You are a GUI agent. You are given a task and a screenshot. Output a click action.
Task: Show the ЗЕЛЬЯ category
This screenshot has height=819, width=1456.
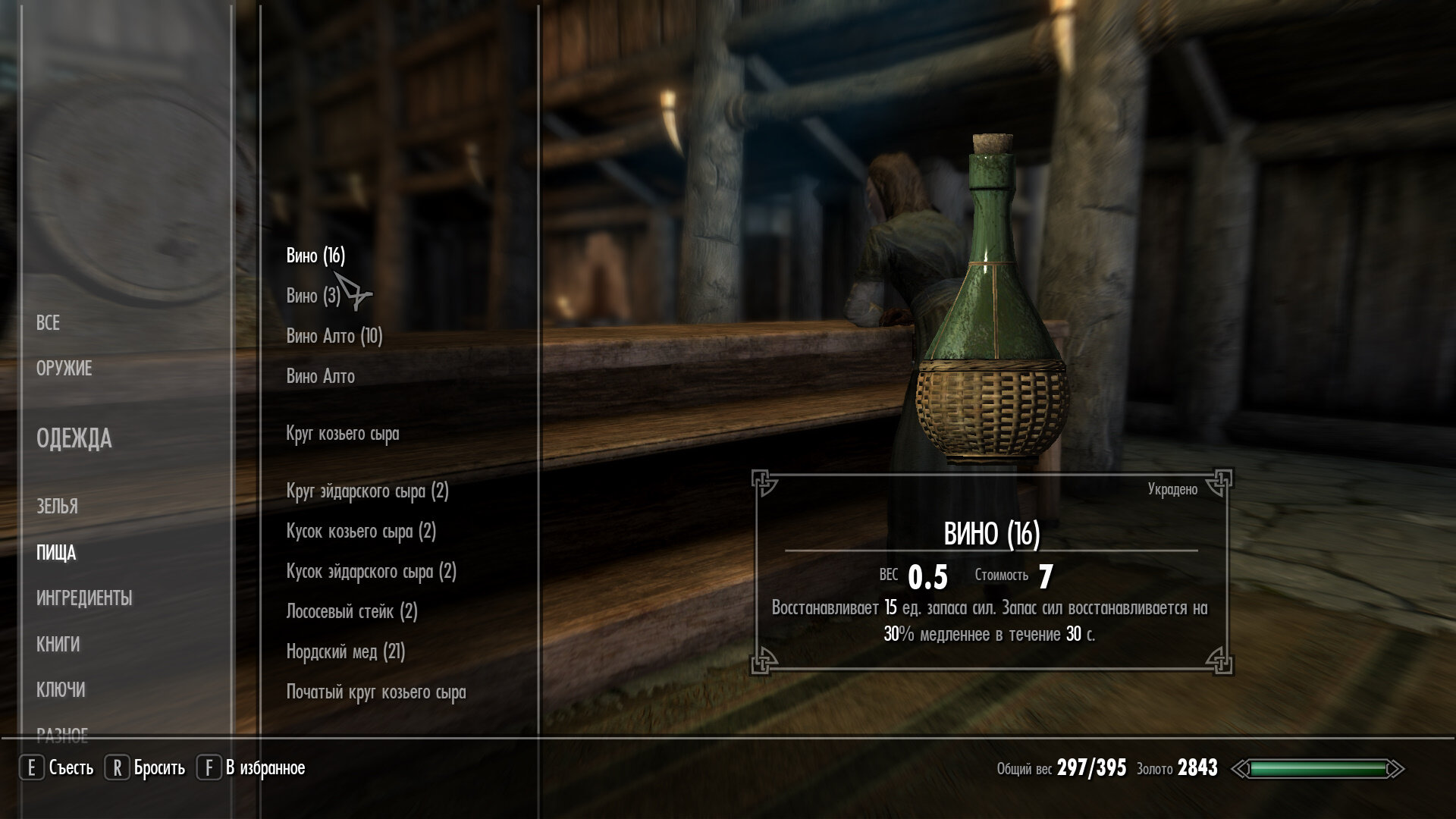click(x=57, y=507)
